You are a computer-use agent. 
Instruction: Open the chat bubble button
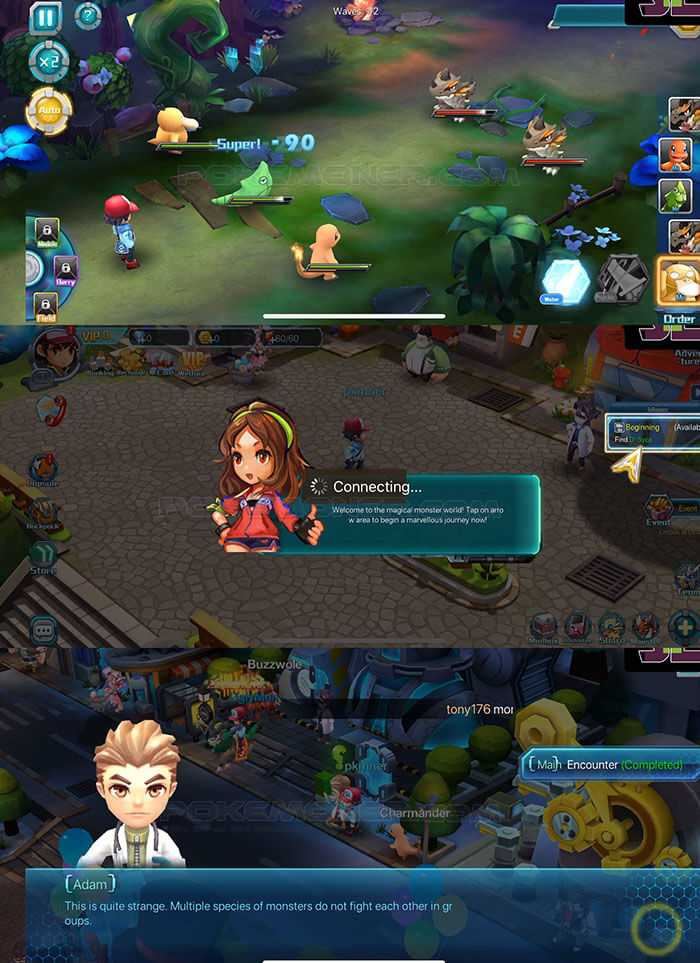point(43,630)
